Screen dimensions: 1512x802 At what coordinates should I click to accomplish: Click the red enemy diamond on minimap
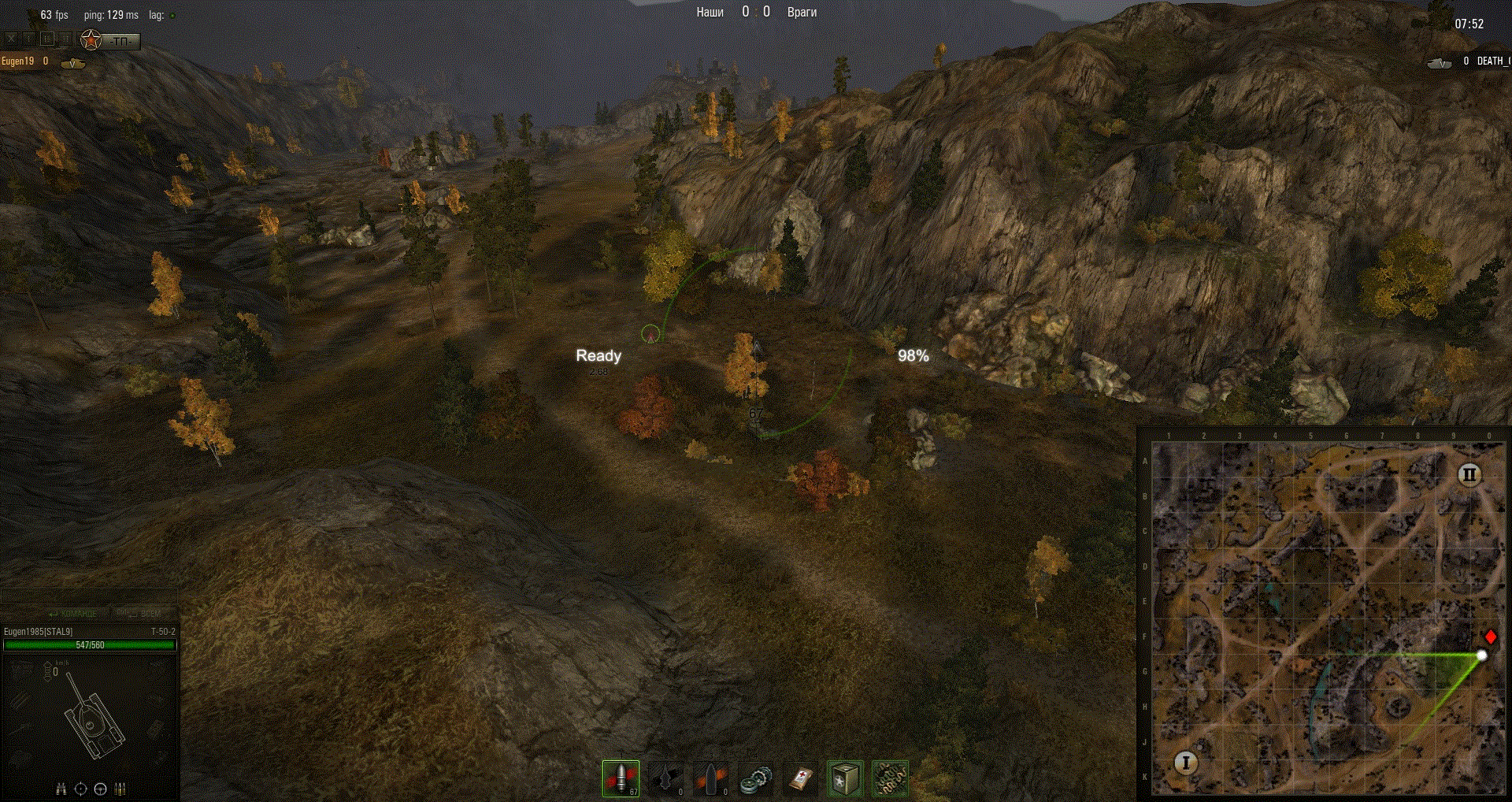tap(1490, 637)
